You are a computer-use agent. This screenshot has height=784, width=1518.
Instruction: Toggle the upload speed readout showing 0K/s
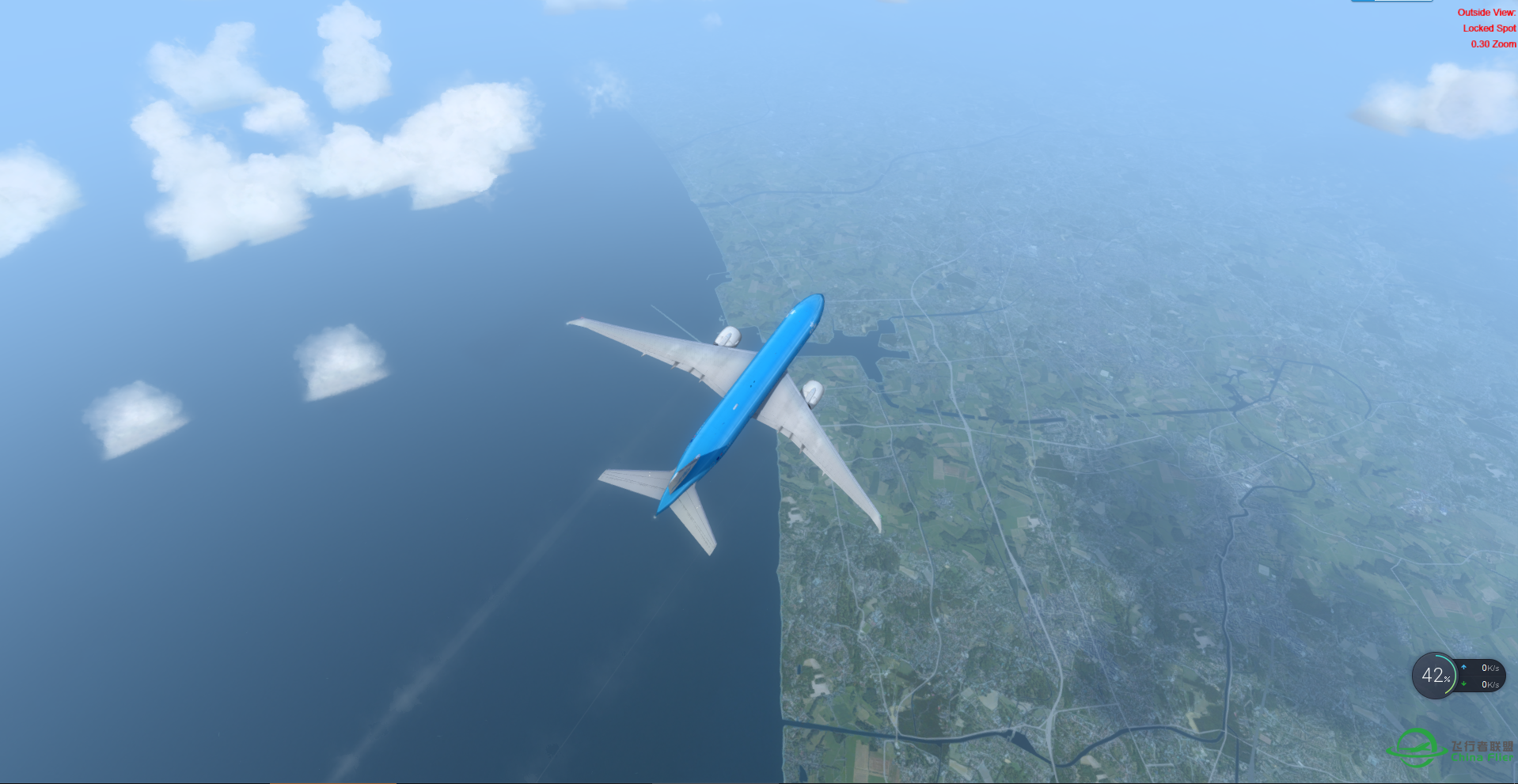(1491, 667)
